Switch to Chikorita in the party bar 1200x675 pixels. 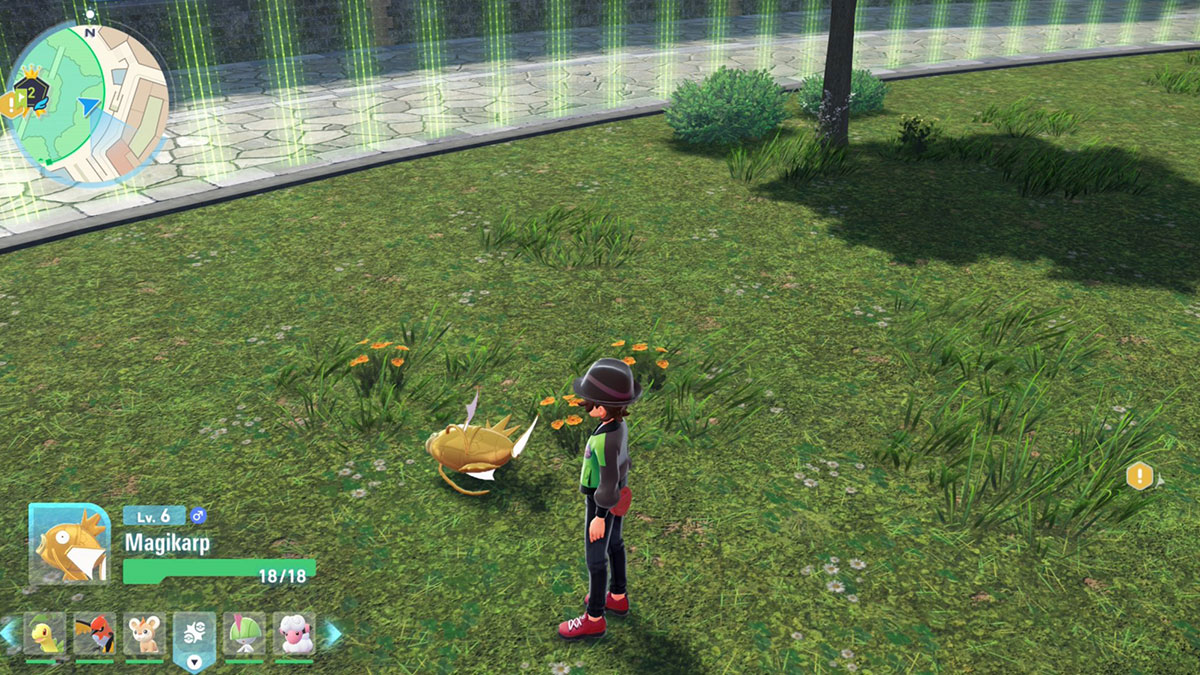click(44, 633)
